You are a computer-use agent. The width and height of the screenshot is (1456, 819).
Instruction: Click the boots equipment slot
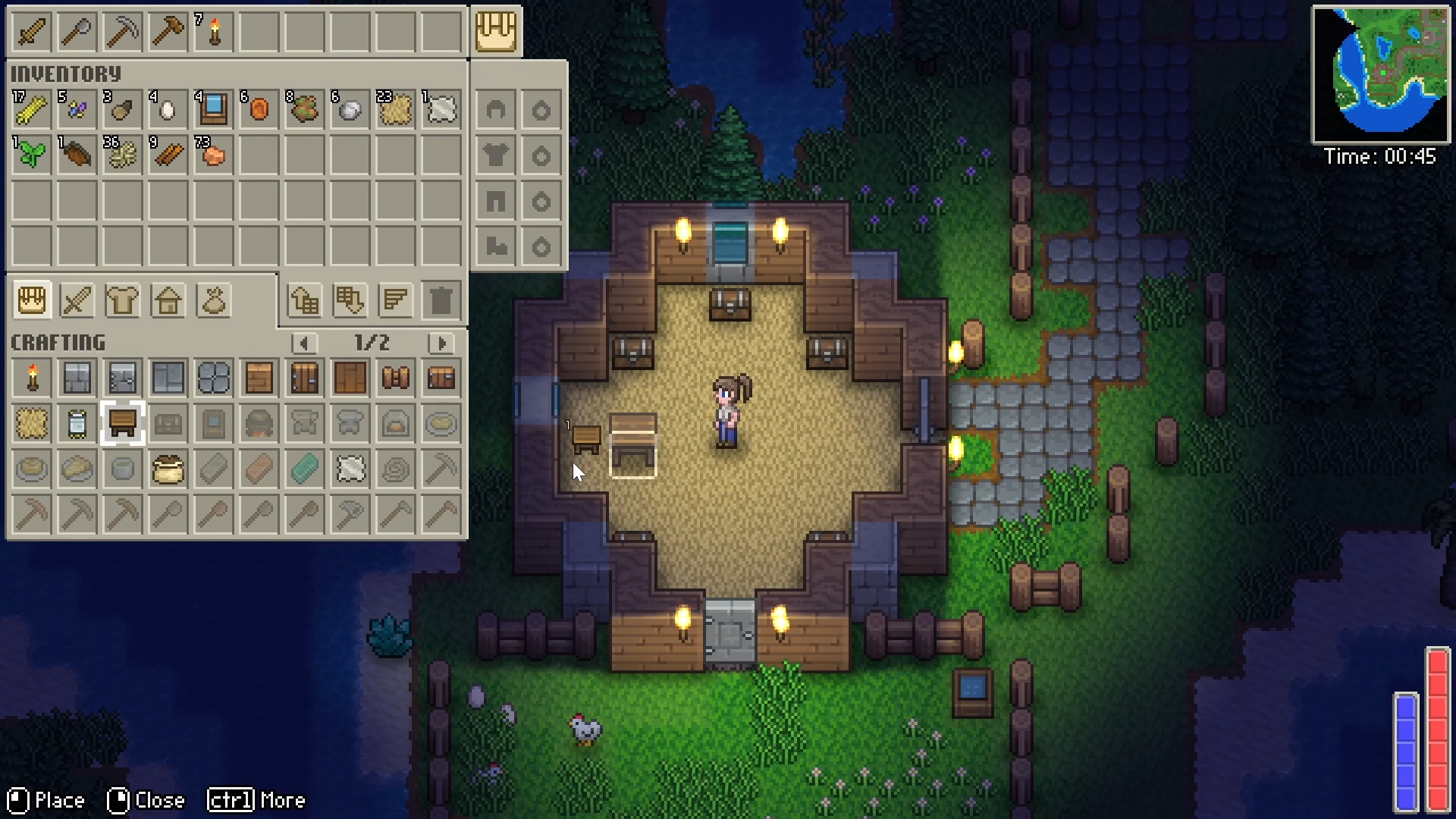pos(495,246)
